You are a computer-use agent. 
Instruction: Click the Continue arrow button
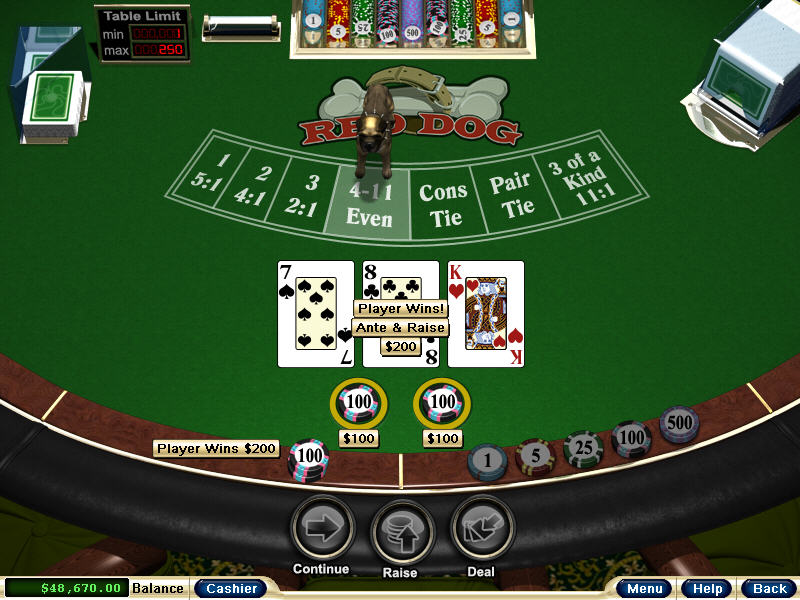322,528
